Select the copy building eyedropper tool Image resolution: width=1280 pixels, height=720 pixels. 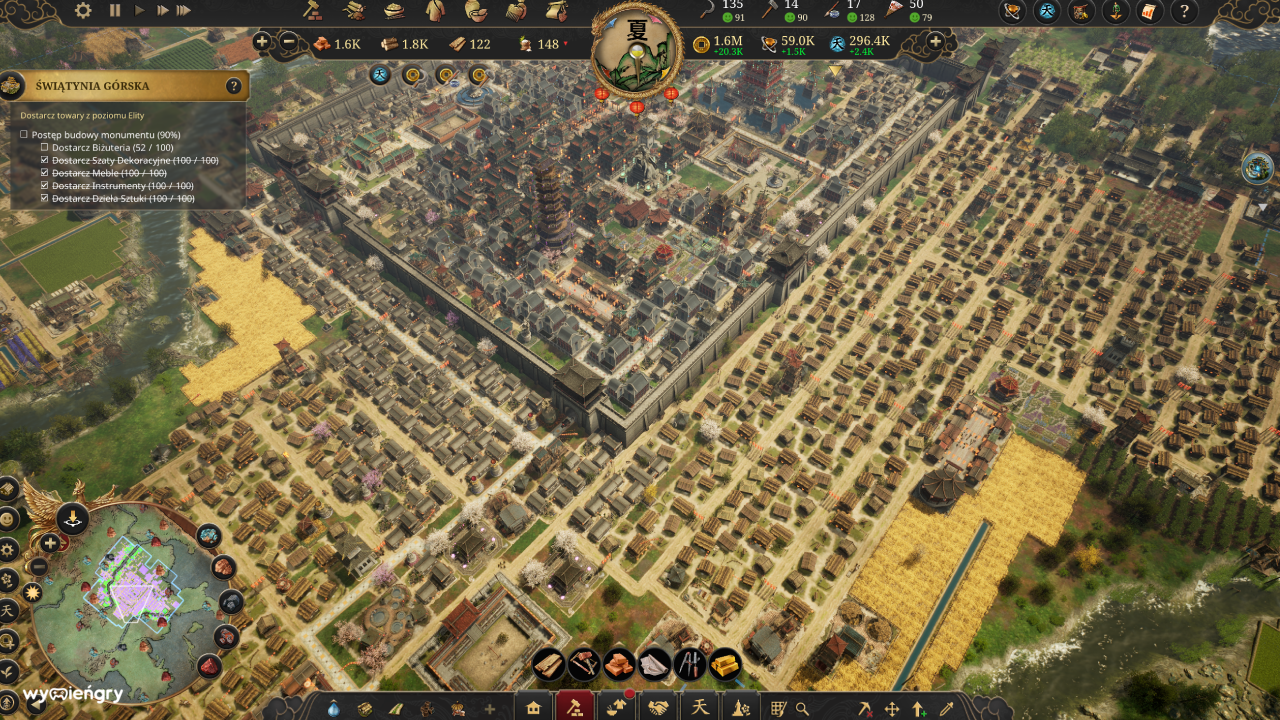click(x=948, y=706)
